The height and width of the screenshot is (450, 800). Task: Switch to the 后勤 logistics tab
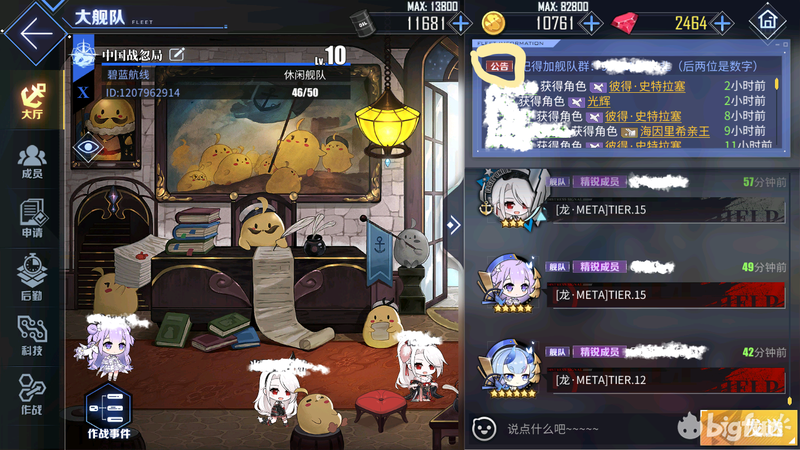click(32, 276)
